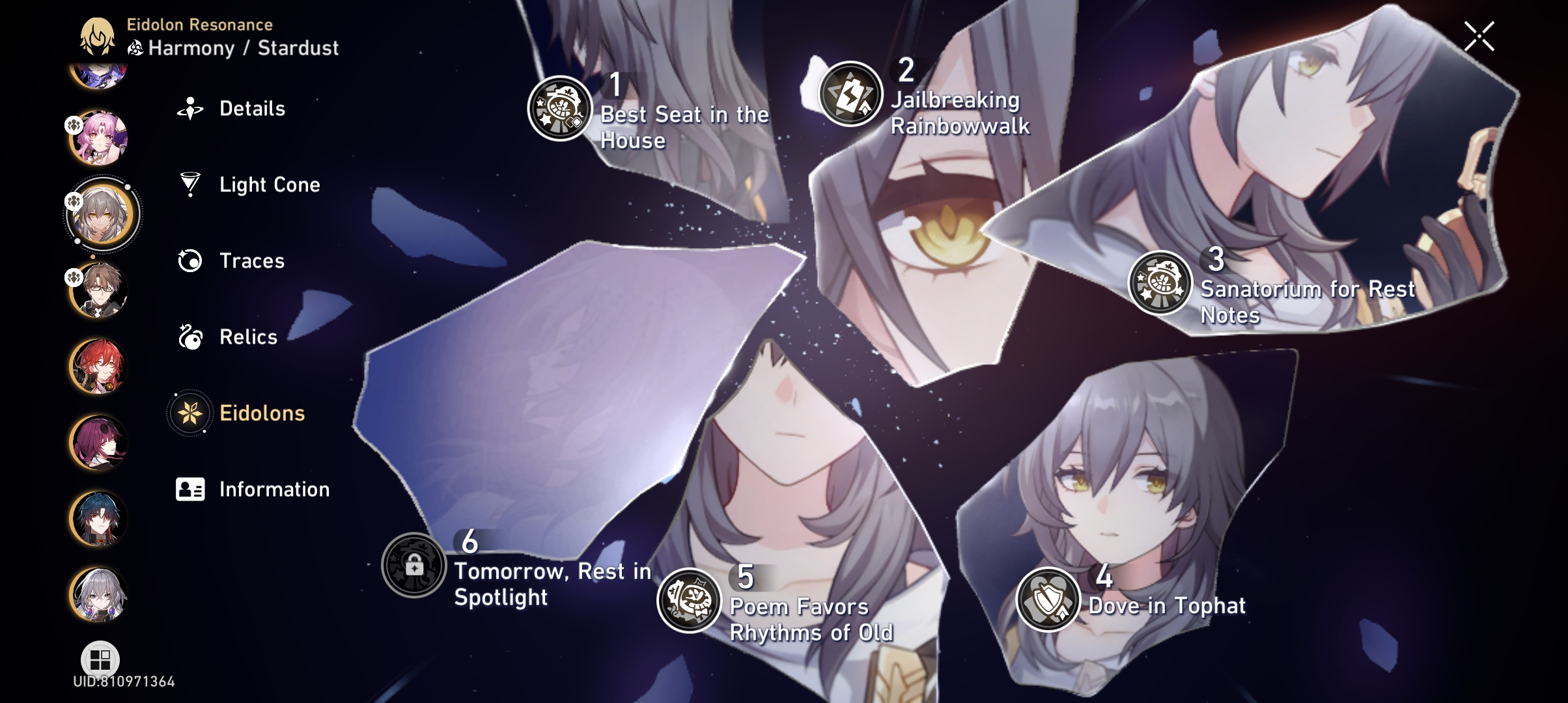Select the pink-haired character portrait
This screenshot has width=1568, height=703.
click(x=99, y=137)
